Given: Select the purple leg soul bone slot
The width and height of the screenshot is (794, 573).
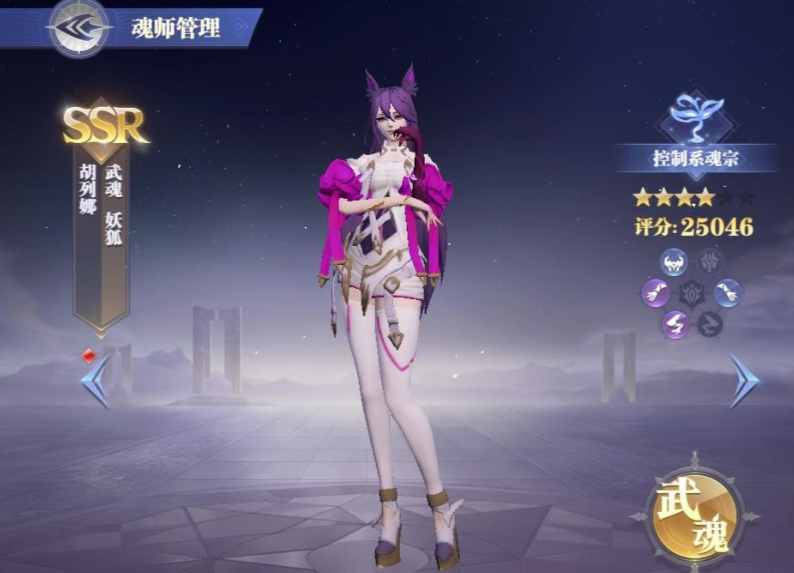Looking at the screenshot, I should click(675, 324).
